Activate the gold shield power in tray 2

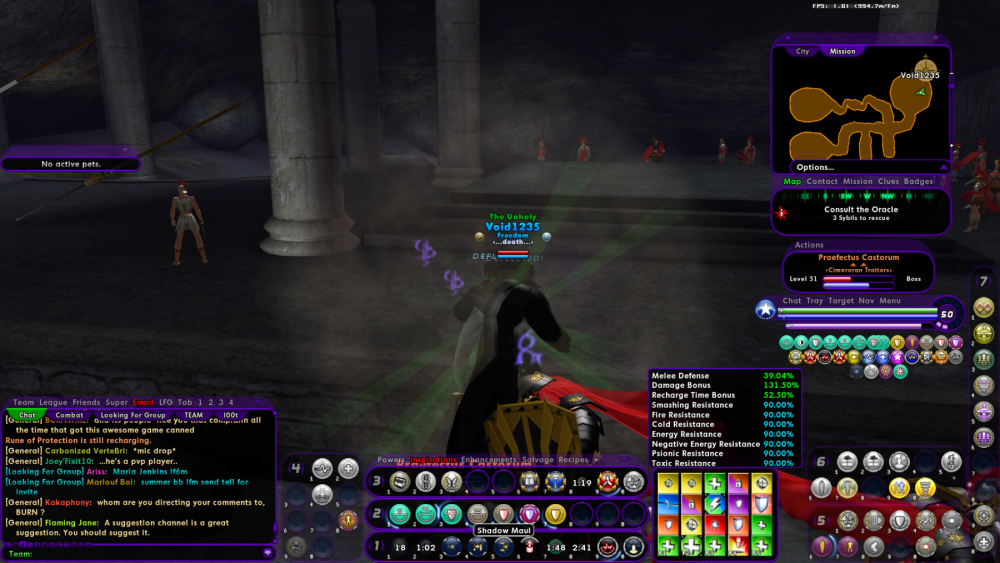(555, 513)
